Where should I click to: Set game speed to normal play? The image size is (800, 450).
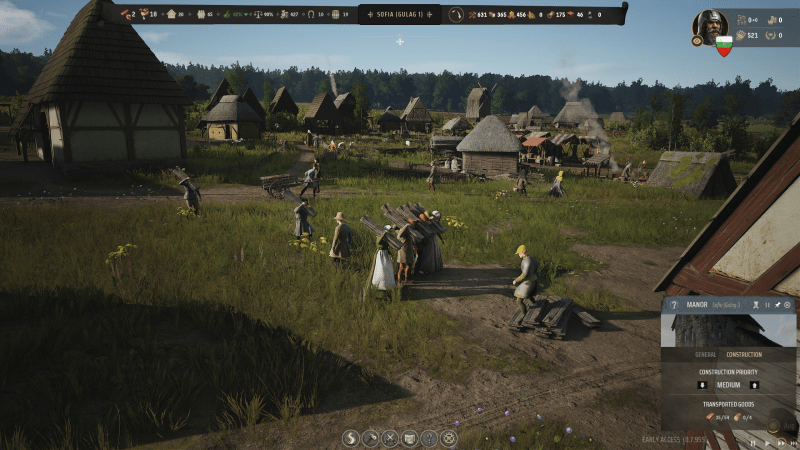[x=766, y=441]
